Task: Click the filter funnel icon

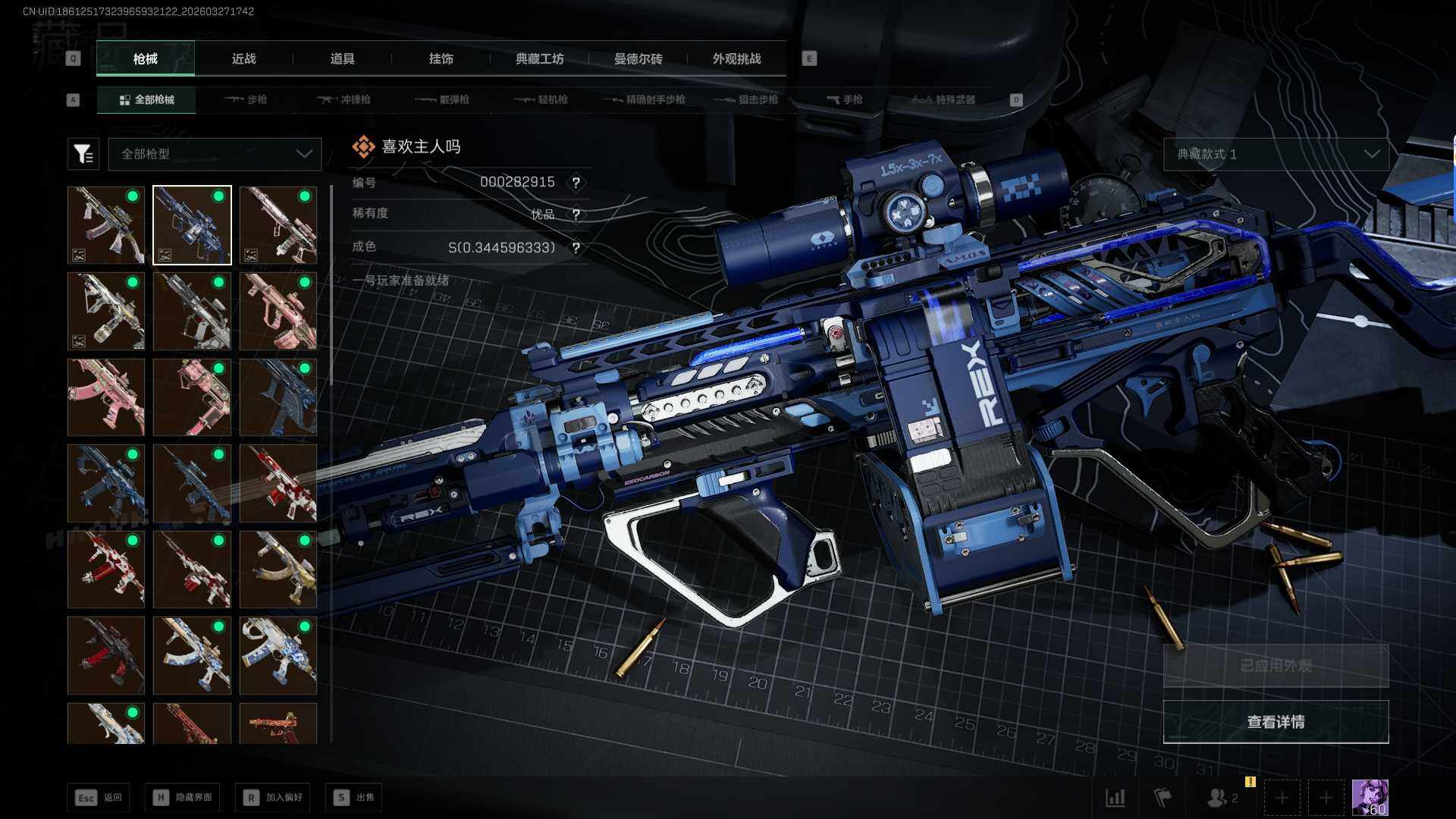Action: pyautogui.click(x=83, y=154)
